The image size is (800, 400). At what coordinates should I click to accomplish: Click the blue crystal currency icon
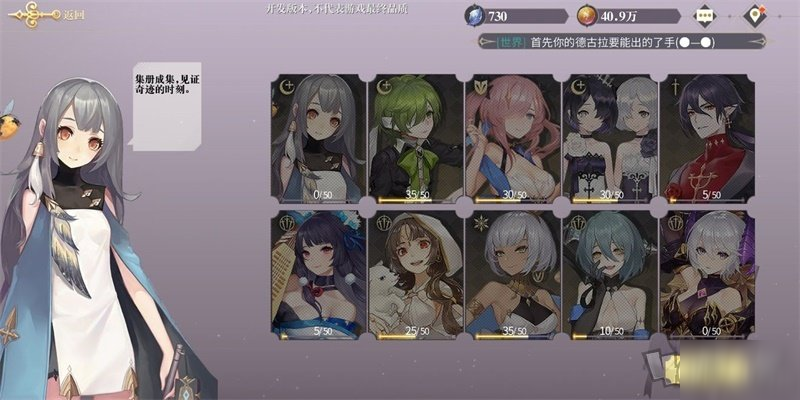coord(475,16)
